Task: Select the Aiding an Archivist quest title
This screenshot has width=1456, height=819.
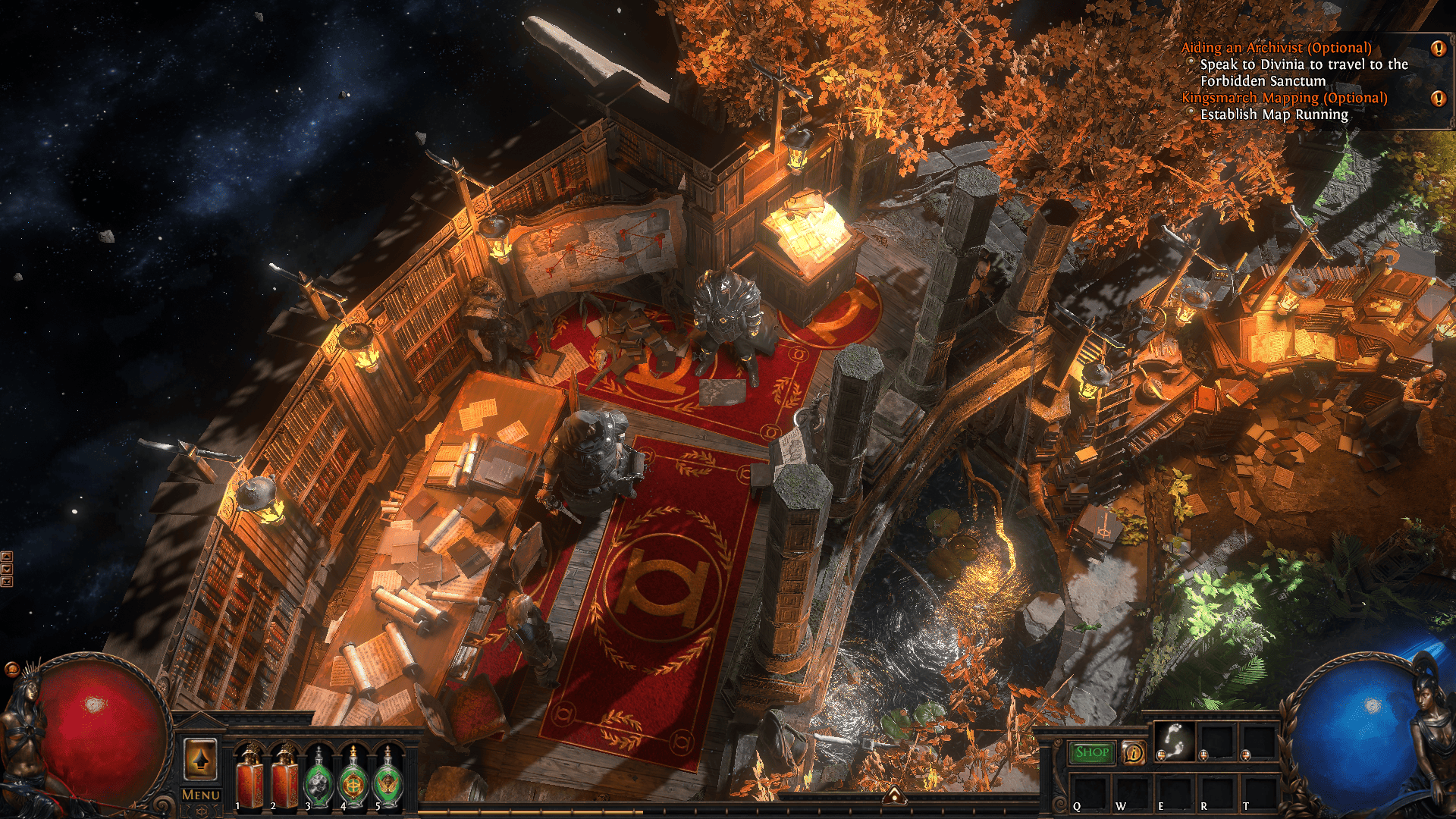Action: pos(1276,48)
